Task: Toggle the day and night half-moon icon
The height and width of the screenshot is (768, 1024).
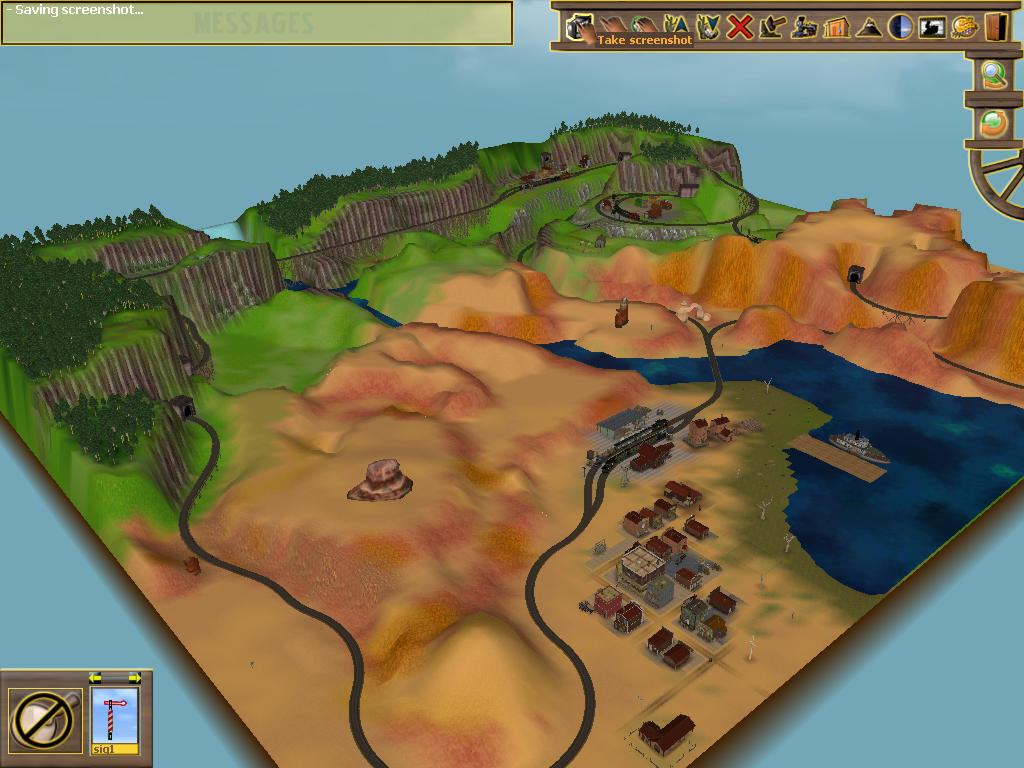Action: [x=900, y=27]
